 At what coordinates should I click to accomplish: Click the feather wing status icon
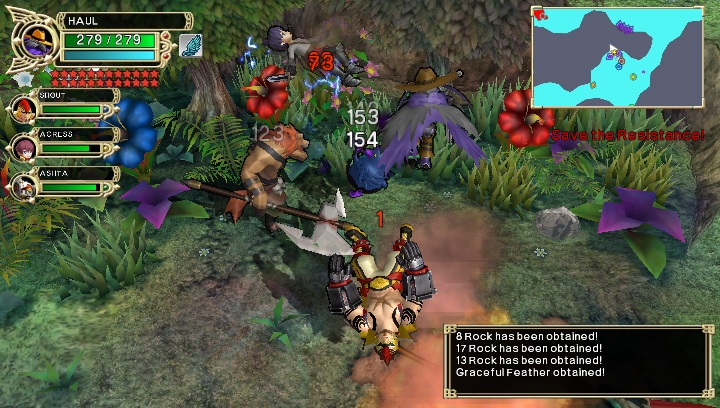tap(190, 45)
